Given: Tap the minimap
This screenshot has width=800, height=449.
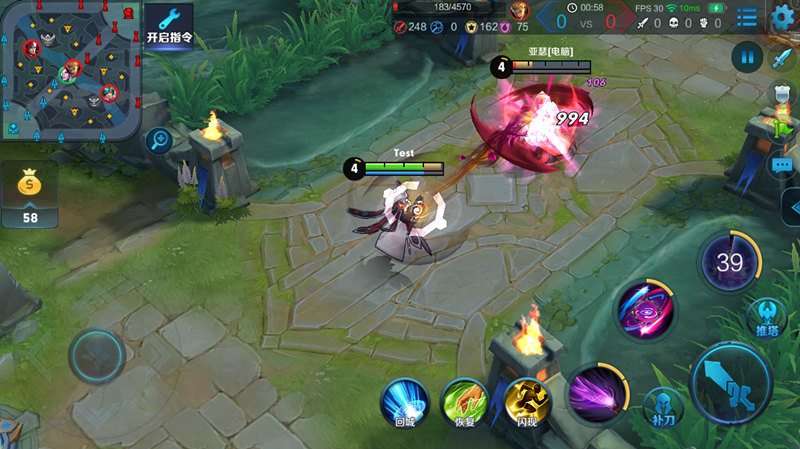Looking at the screenshot, I should coord(70,70).
